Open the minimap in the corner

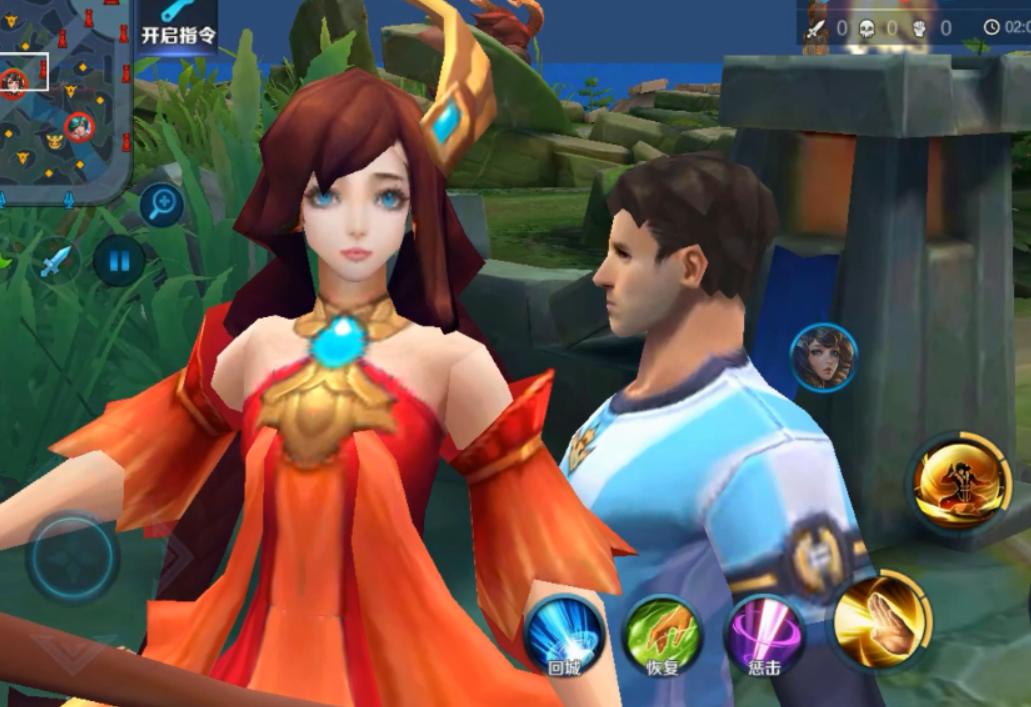click(x=64, y=95)
